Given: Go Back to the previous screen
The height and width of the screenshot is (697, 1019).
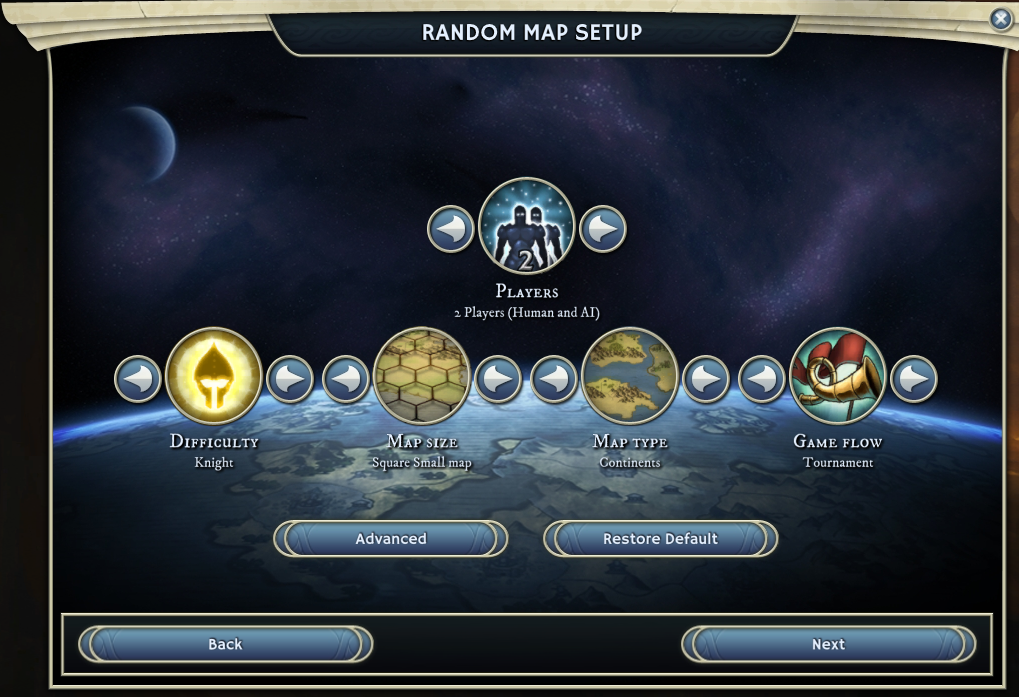Looking at the screenshot, I should (225, 645).
